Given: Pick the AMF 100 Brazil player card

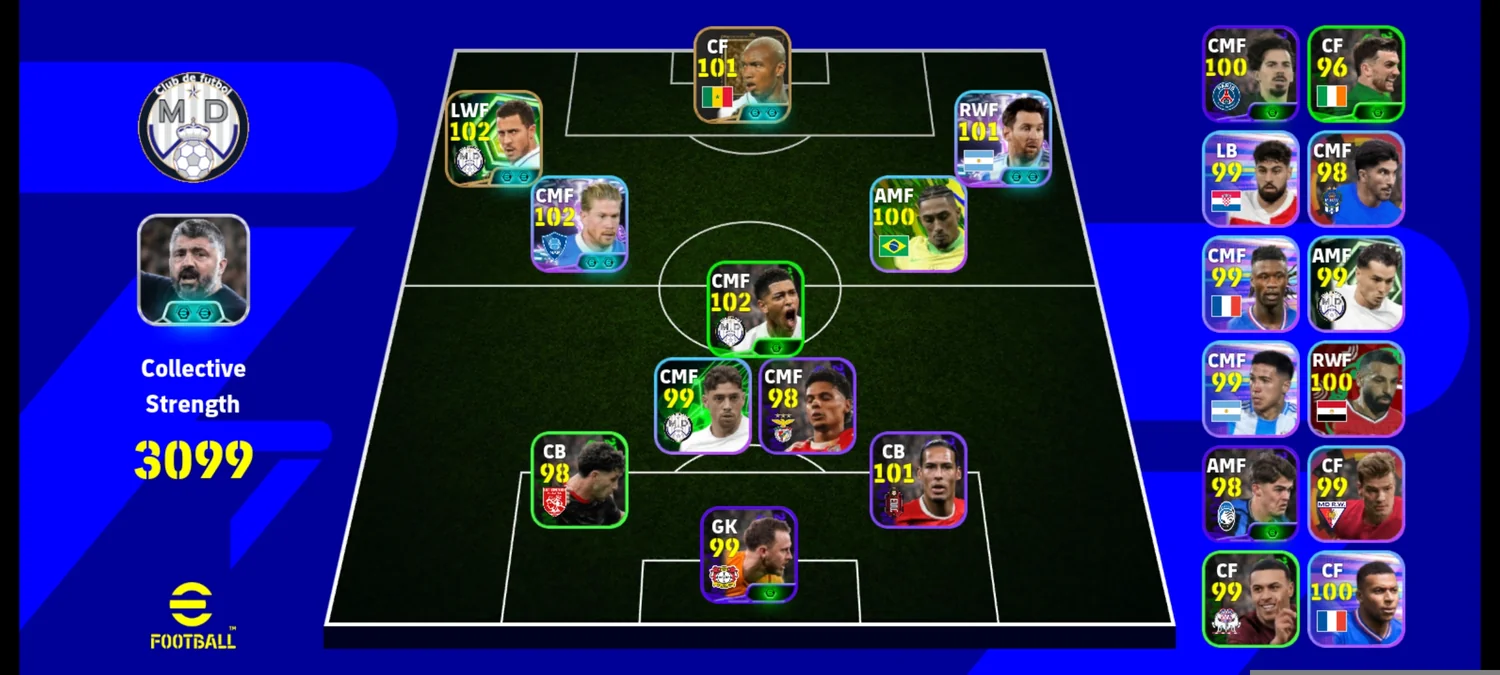Looking at the screenshot, I should click(x=918, y=224).
